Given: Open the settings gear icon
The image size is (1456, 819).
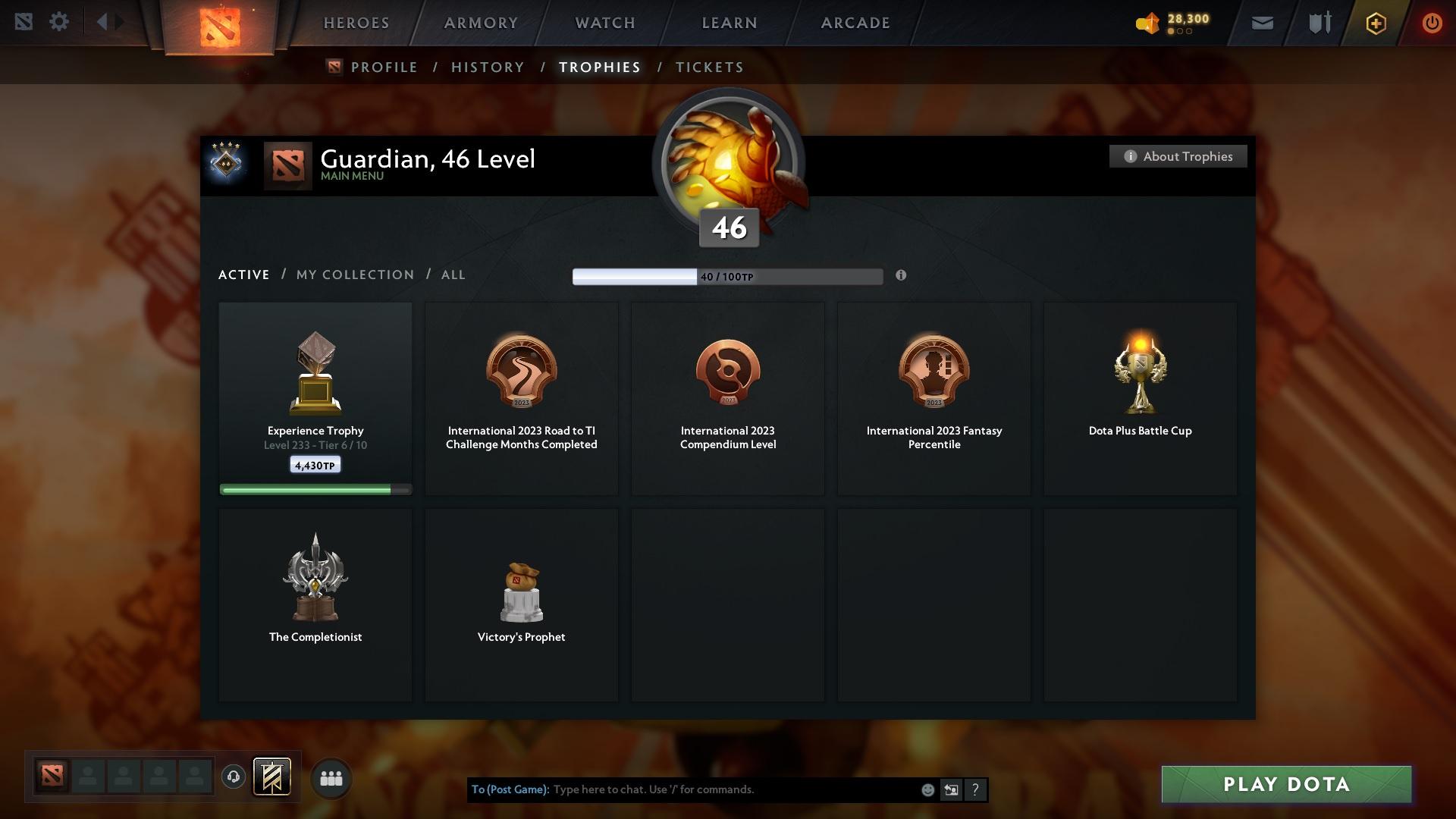Looking at the screenshot, I should coord(59,22).
